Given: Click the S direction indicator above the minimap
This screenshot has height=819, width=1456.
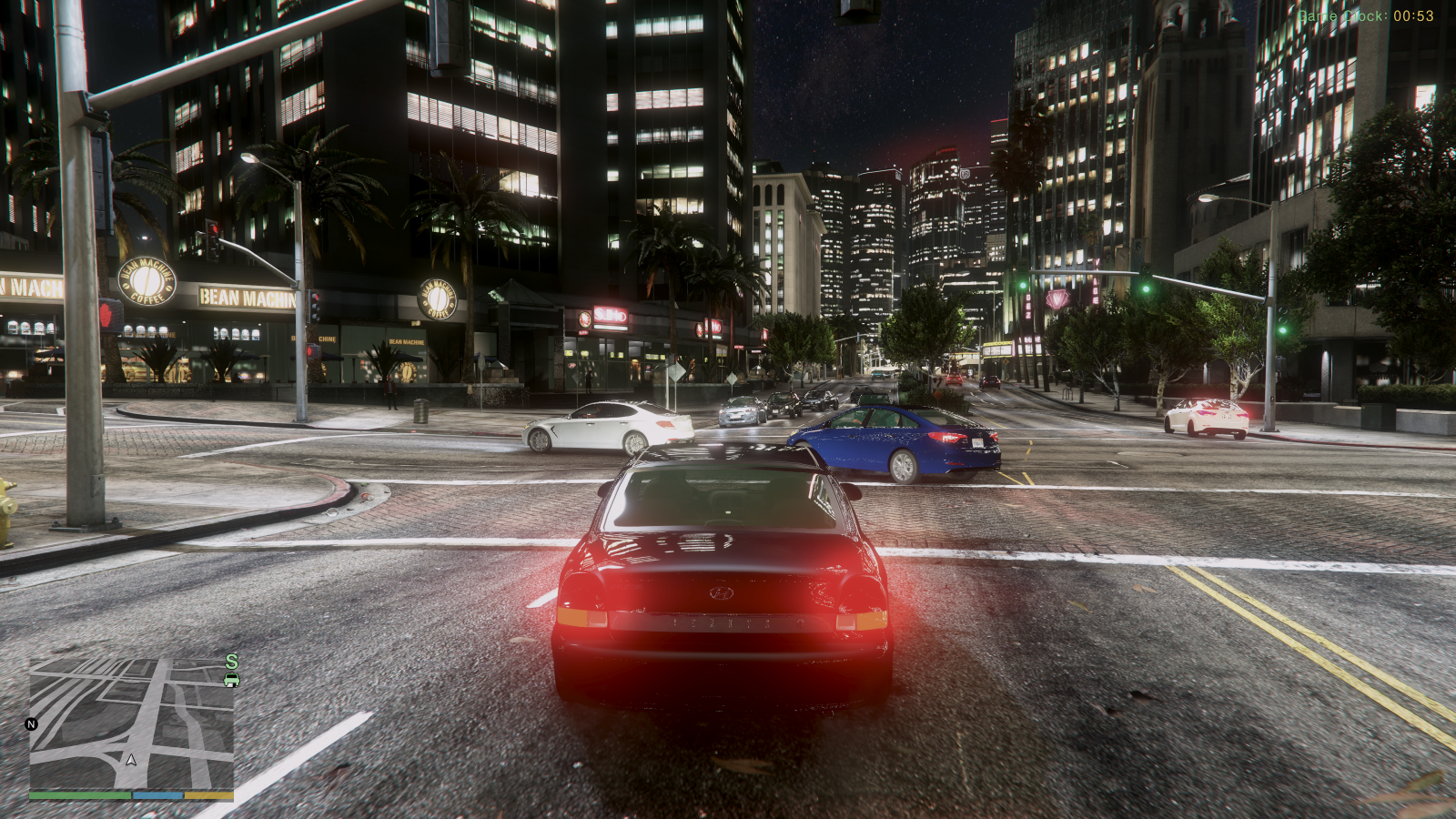Looking at the screenshot, I should tap(229, 662).
